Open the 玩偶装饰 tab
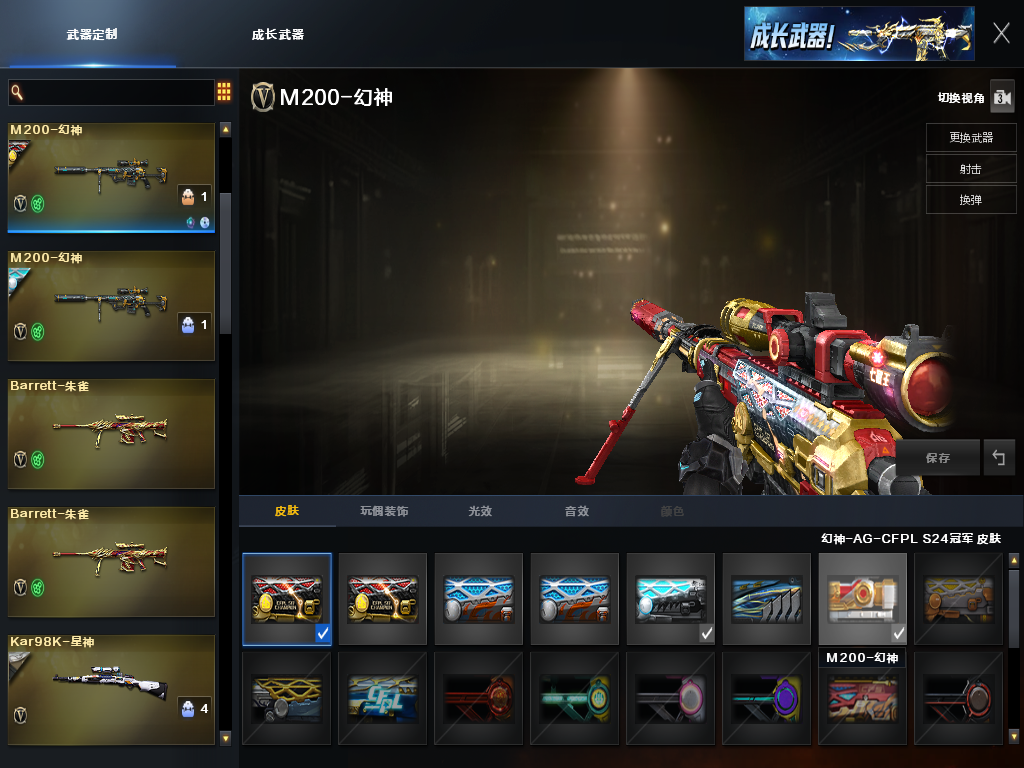The width and height of the screenshot is (1024, 768). [384, 511]
